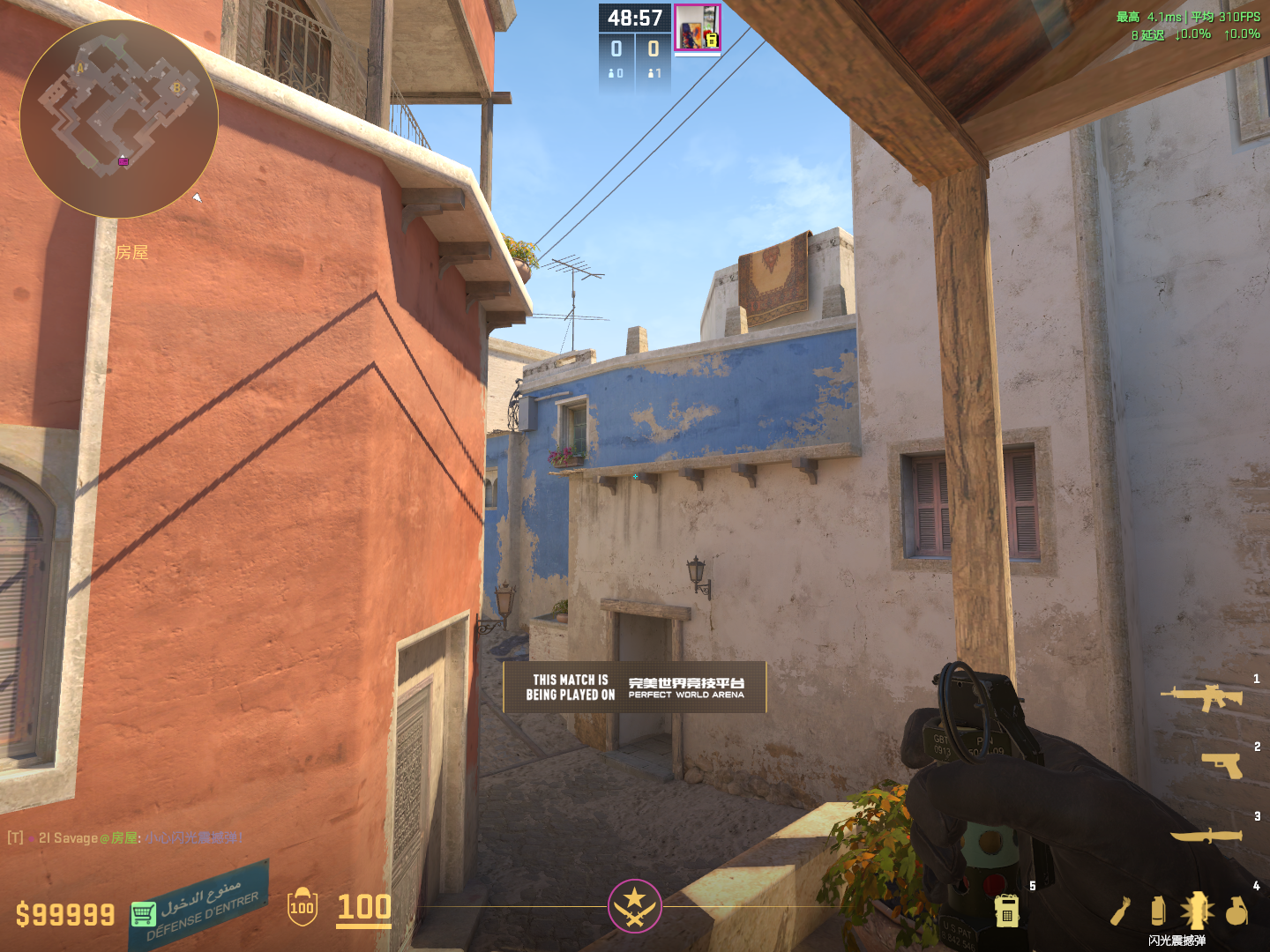
Task: Click the circular radar minimap
Action: pyautogui.click(x=119, y=119)
